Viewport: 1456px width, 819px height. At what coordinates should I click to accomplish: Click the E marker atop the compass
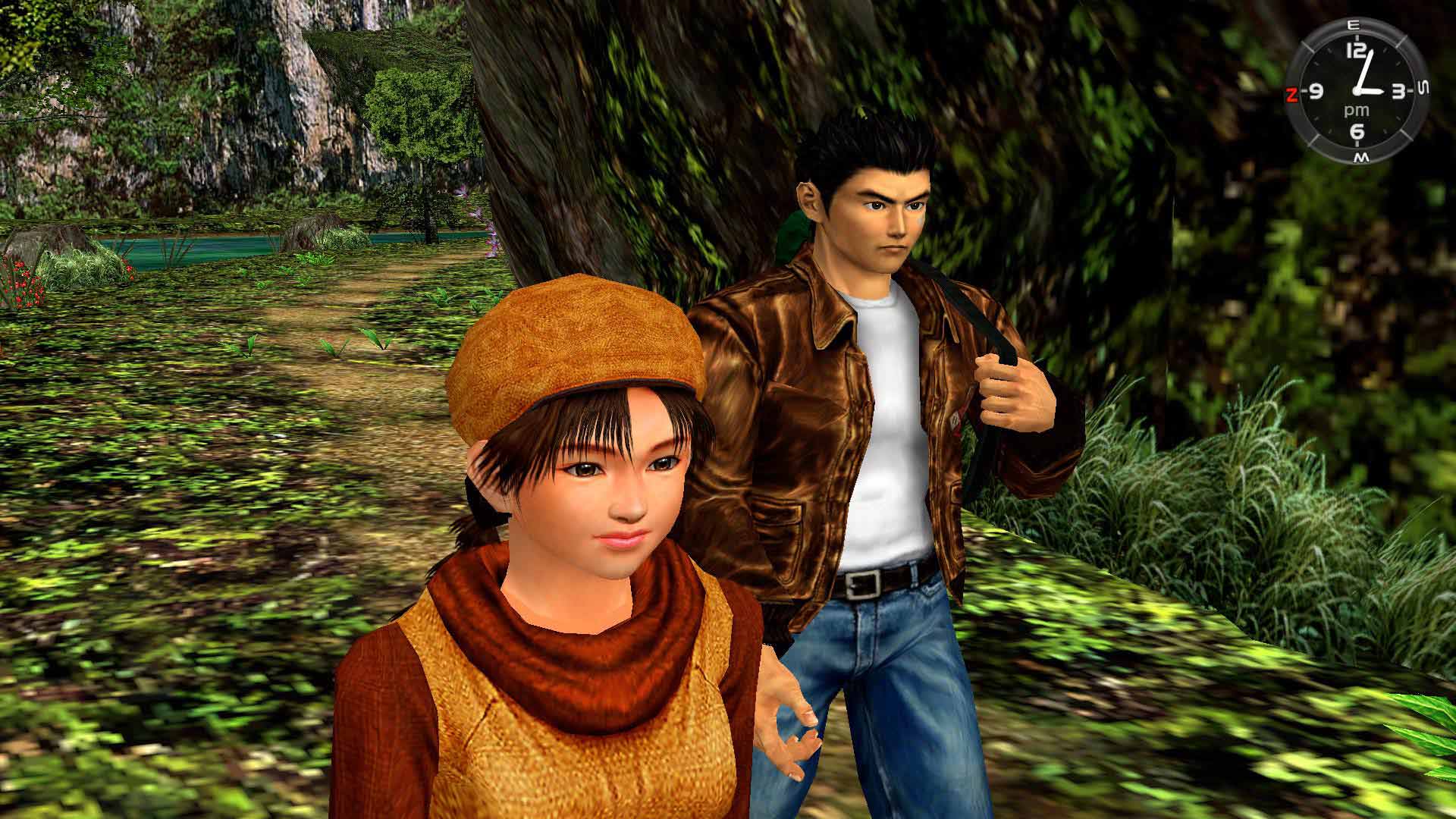pyautogui.click(x=1354, y=24)
